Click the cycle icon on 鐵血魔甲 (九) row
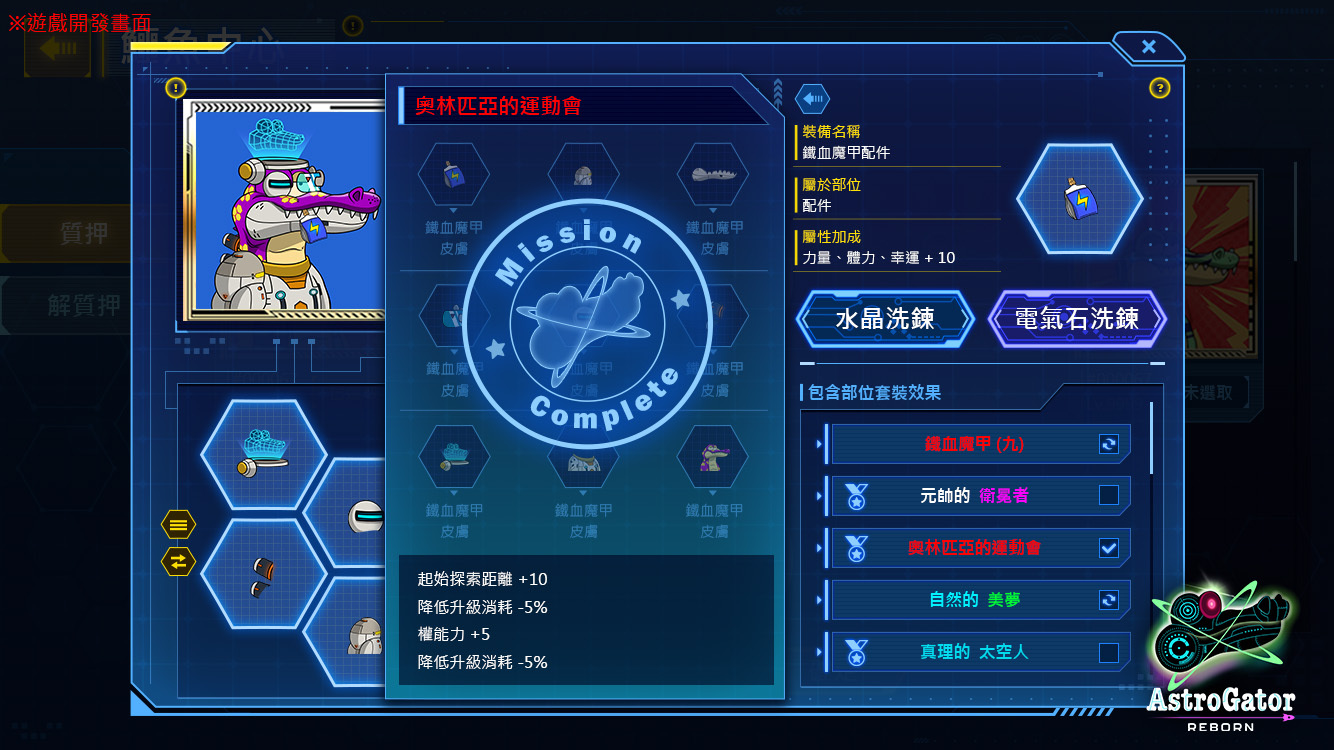The height and width of the screenshot is (750, 1334). tap(1110, 444)
